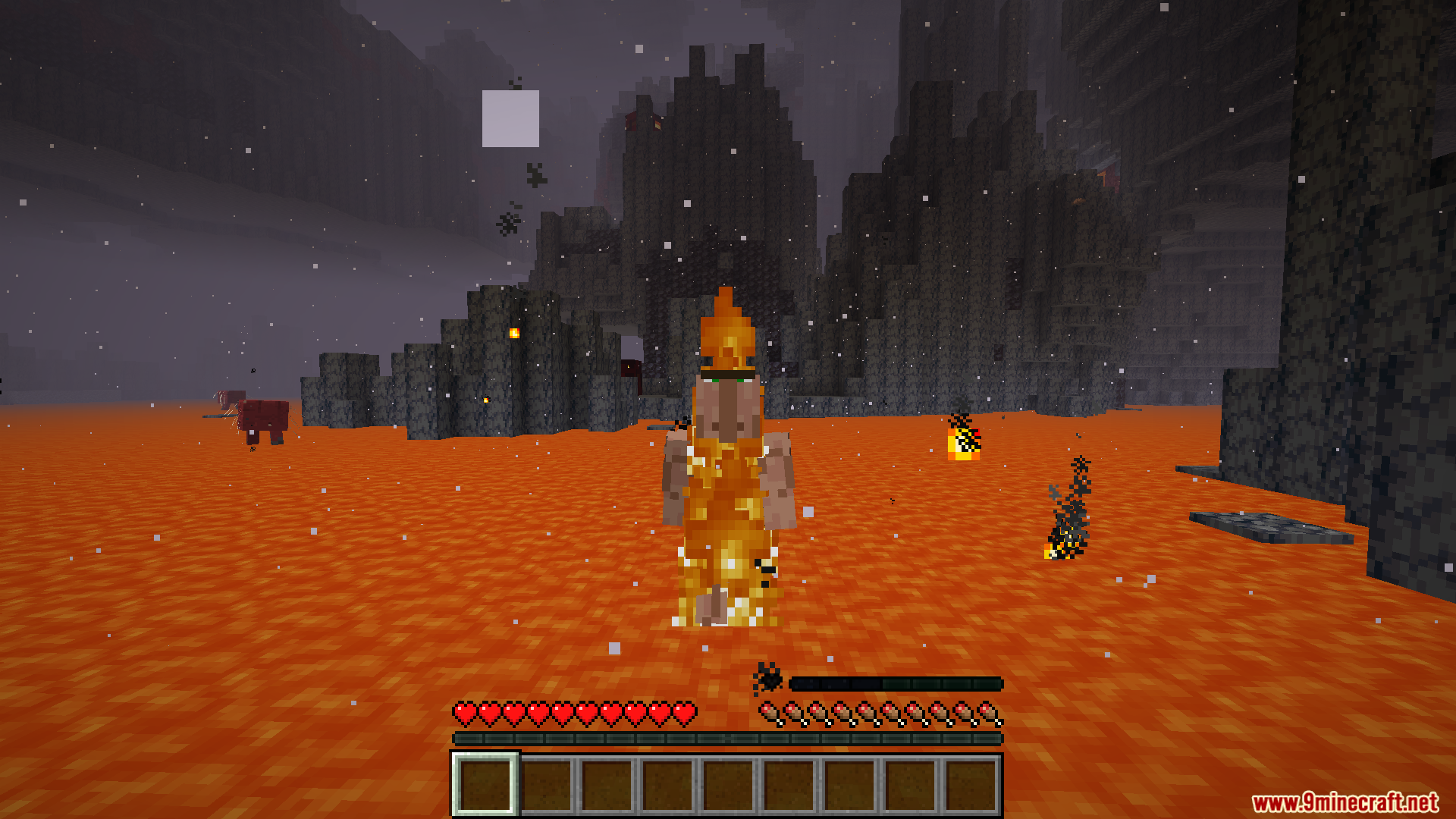
Task: Select the highlighted first hotbar slot
Action: tap(485, 785)
